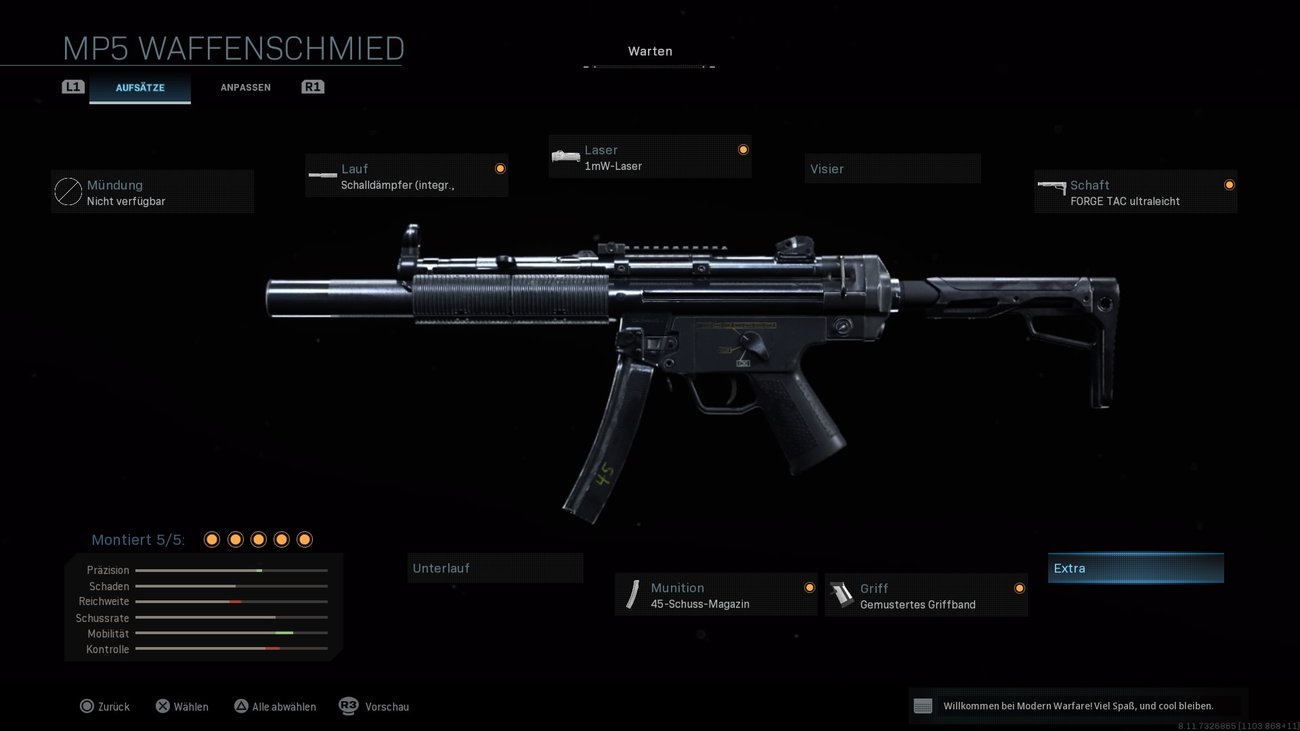Open the Visier attachment slot
Image resolution: width=1300 pixels, height=731 pixels.
click(892, 168)
